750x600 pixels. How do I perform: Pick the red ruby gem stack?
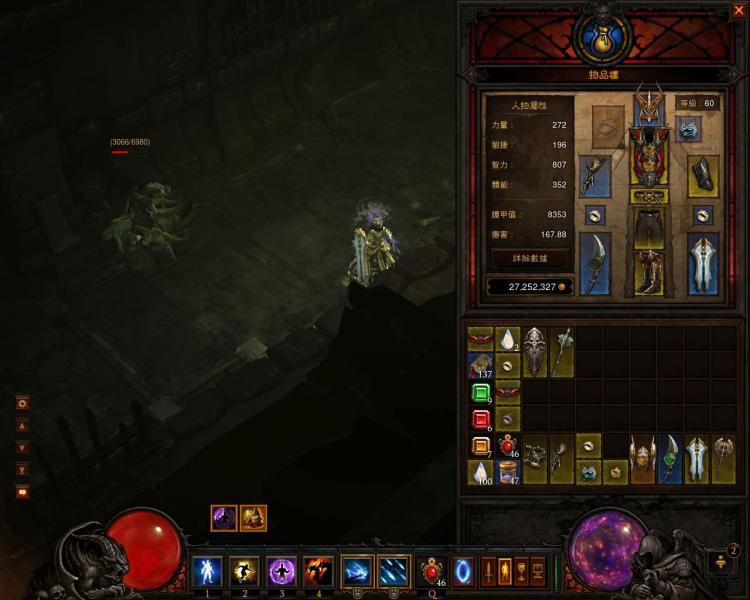click(x=480, y=419)
